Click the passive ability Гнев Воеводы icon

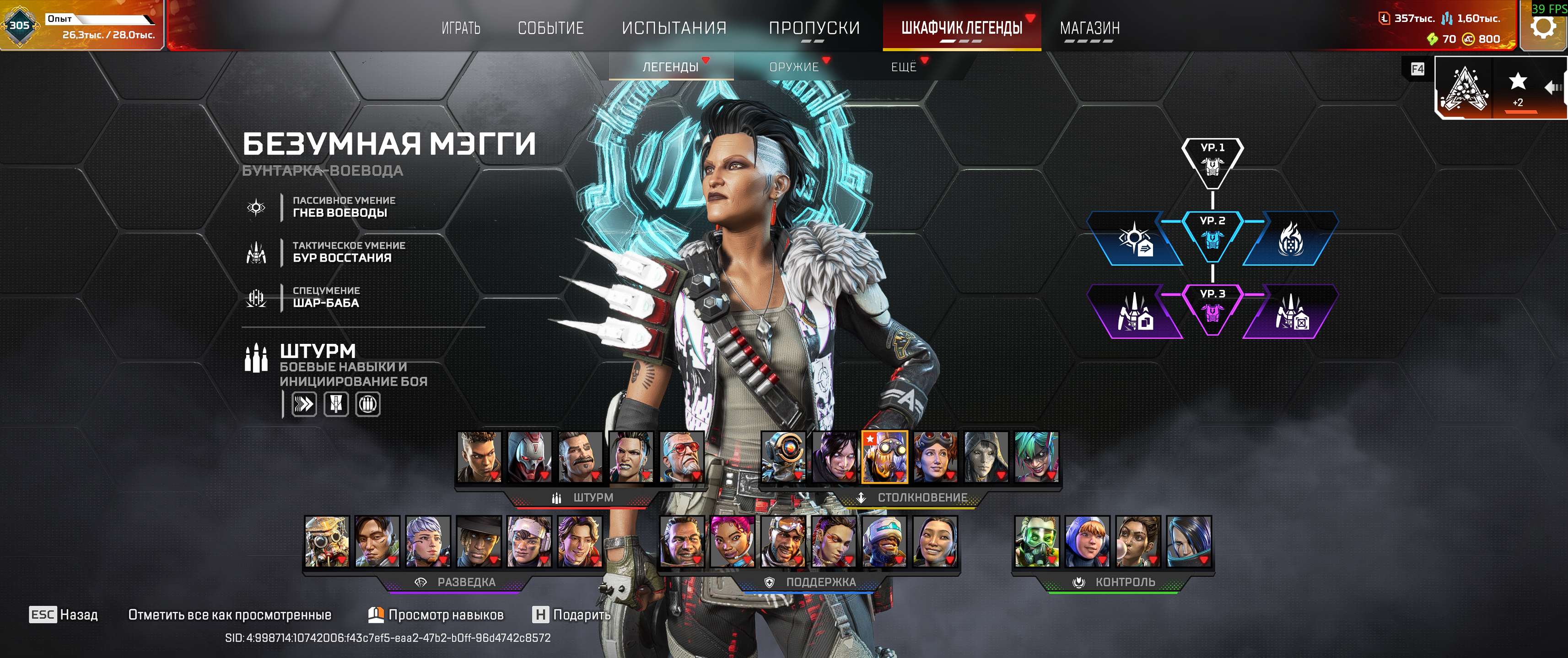point(256,208)
